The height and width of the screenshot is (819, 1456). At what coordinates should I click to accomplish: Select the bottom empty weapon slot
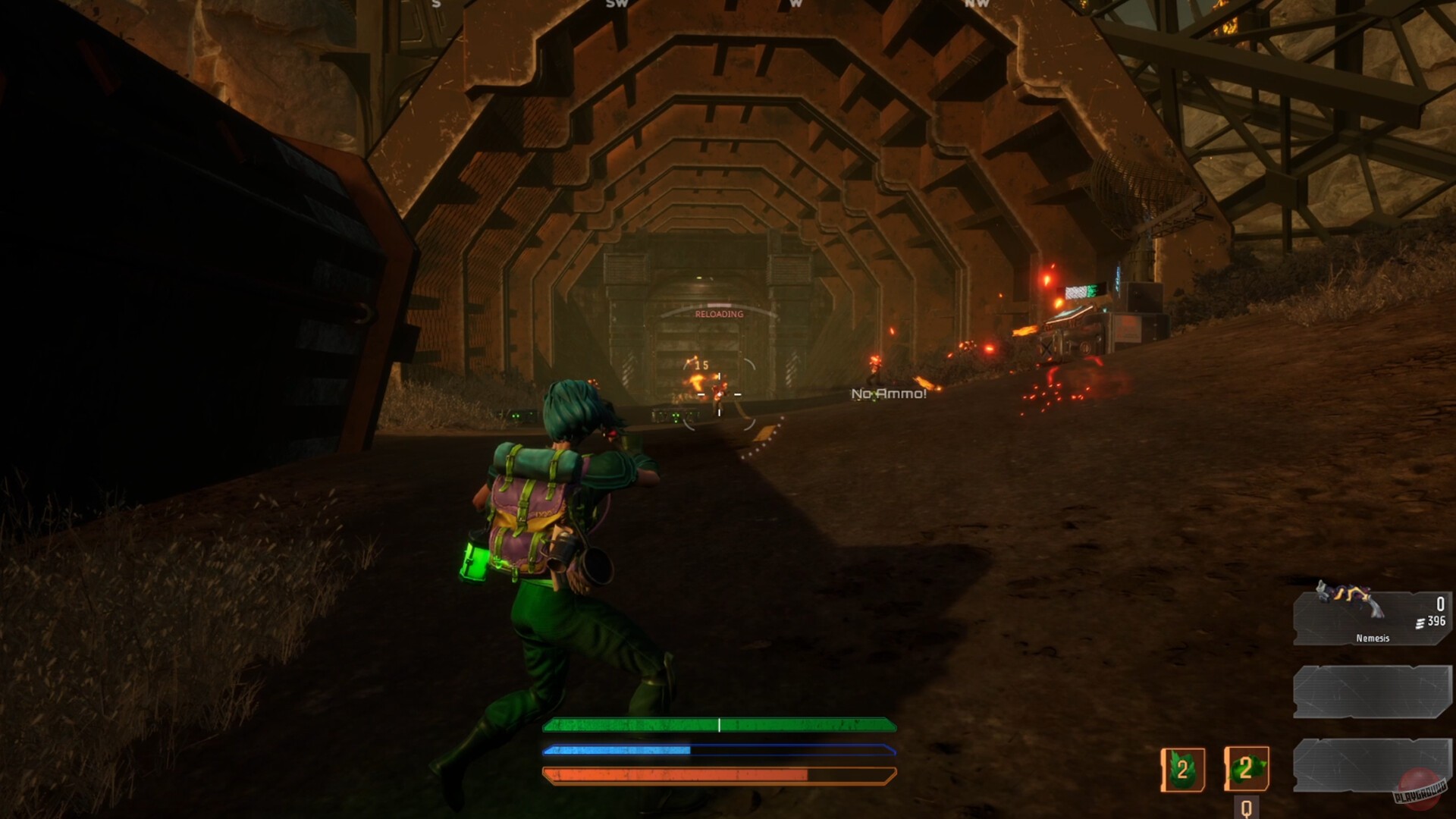[1373, 766]
